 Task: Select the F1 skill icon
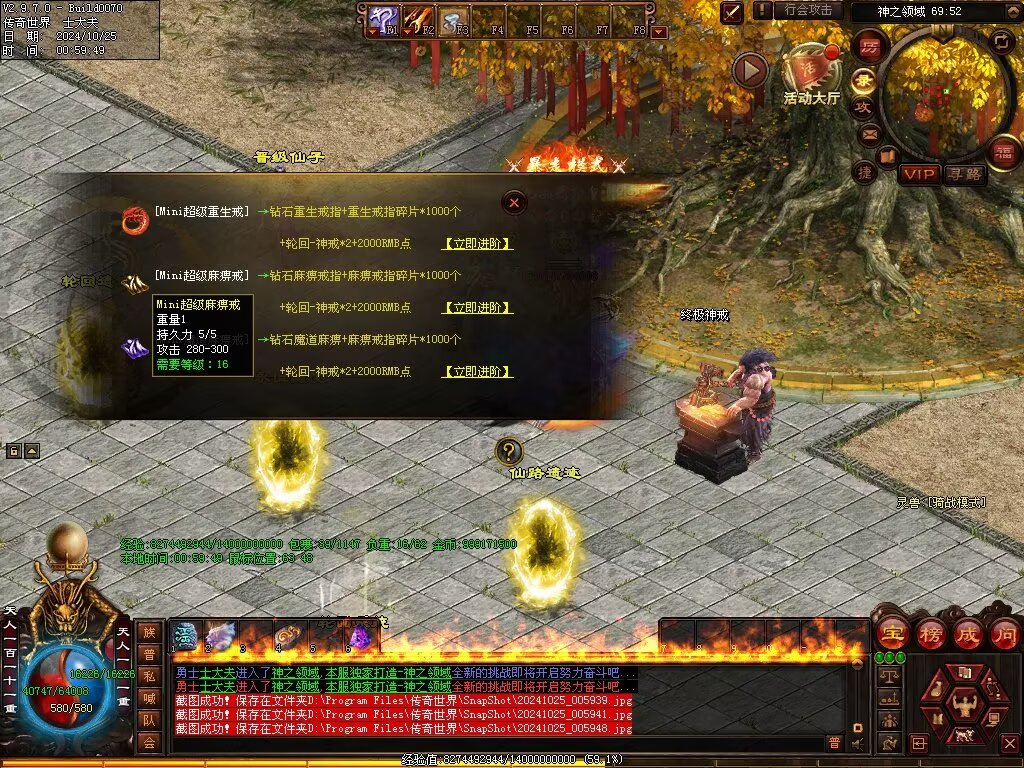[381, 17]
